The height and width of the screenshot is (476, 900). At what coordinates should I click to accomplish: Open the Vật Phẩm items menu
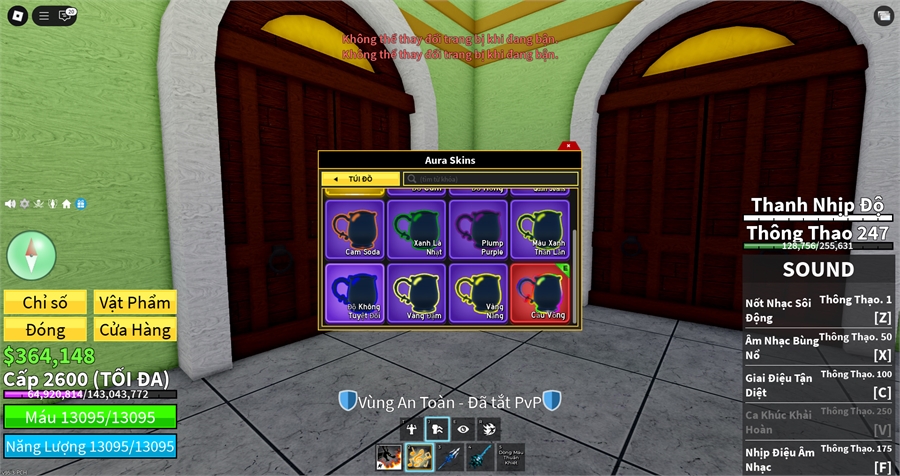tap(135, 302)
